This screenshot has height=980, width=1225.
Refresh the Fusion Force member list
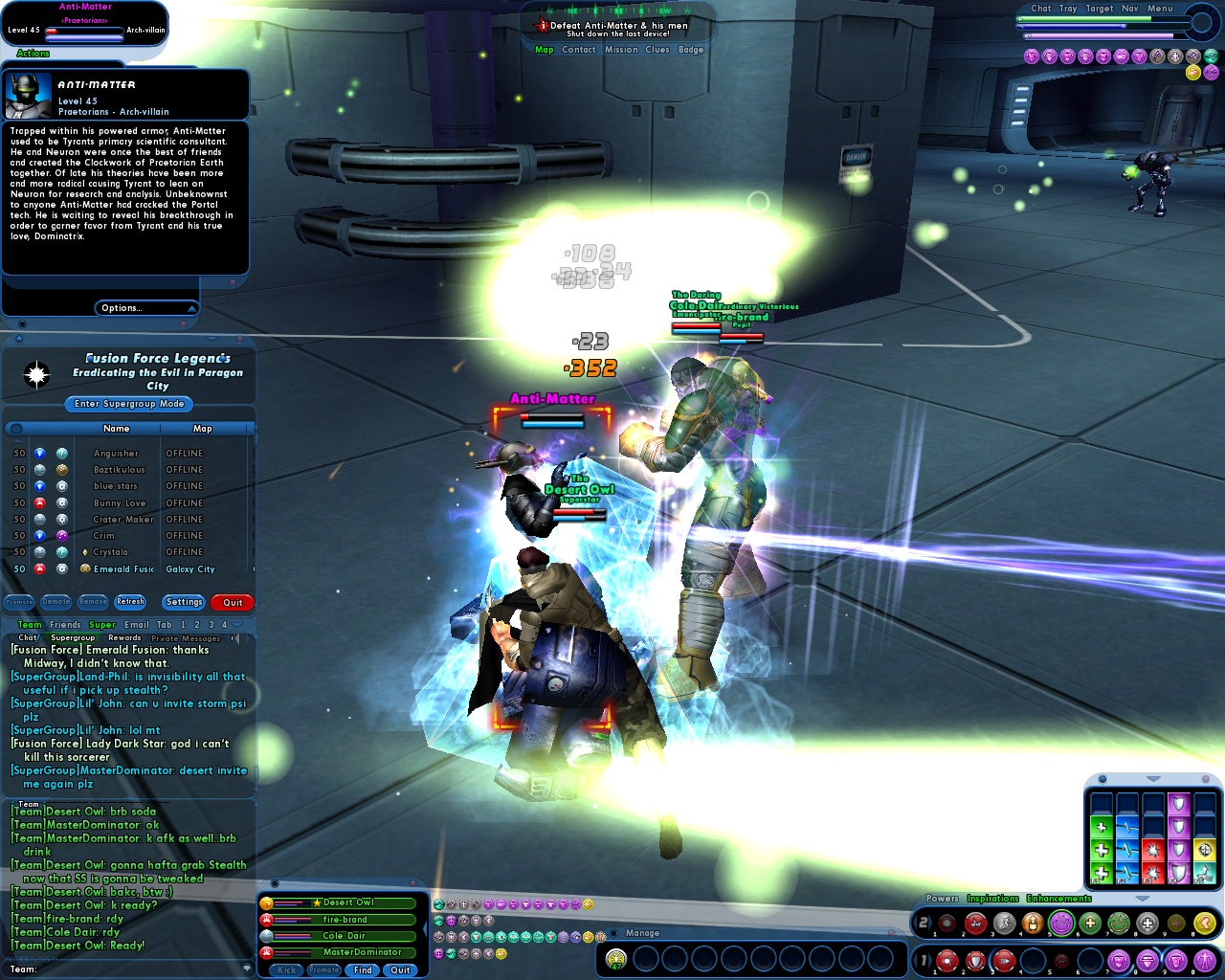click(130, 602)
